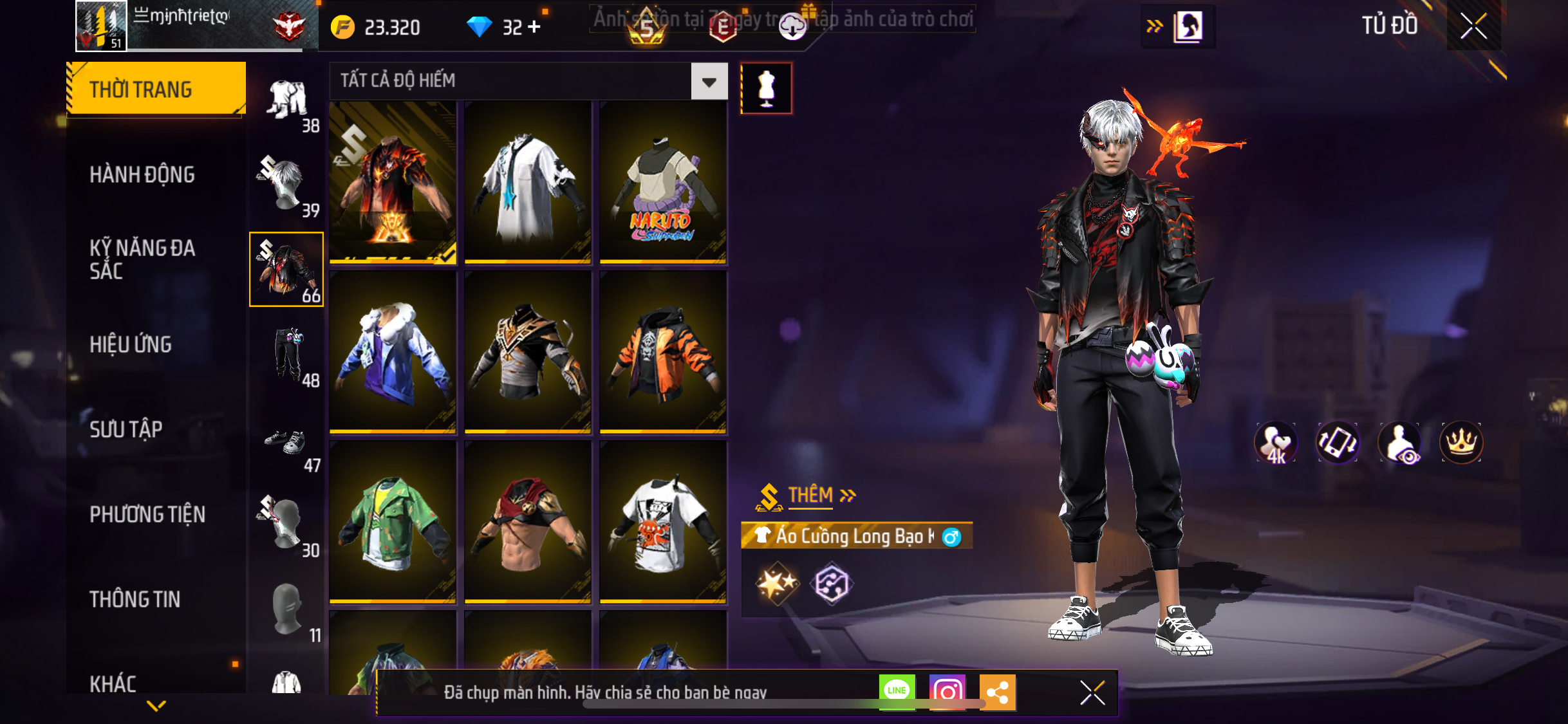The image size is (1568, 724).
Task: Open the pants subcategory with 48 items
Action: 287,355
